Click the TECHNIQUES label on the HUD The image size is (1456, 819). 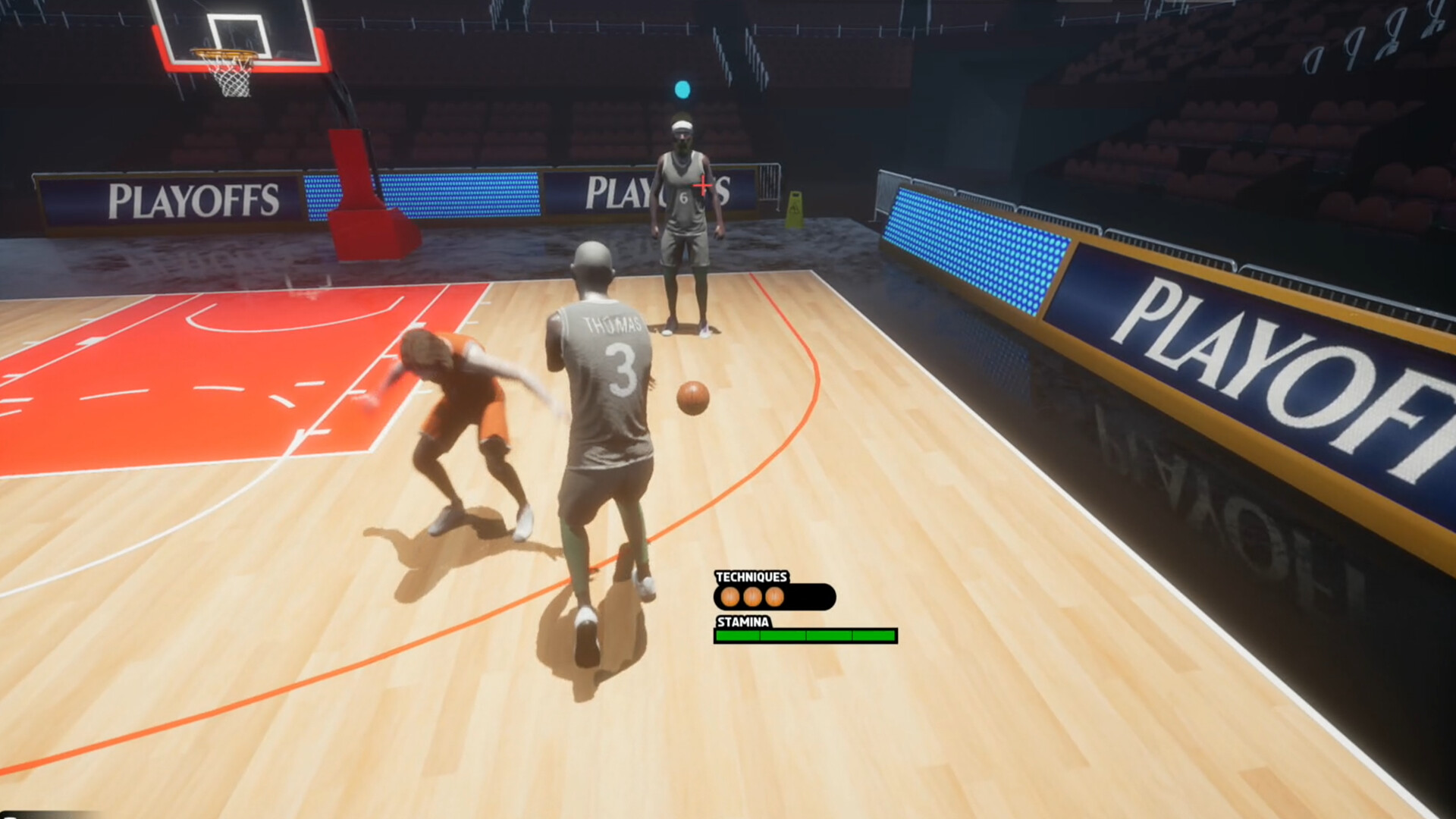[x=751, y=576]
